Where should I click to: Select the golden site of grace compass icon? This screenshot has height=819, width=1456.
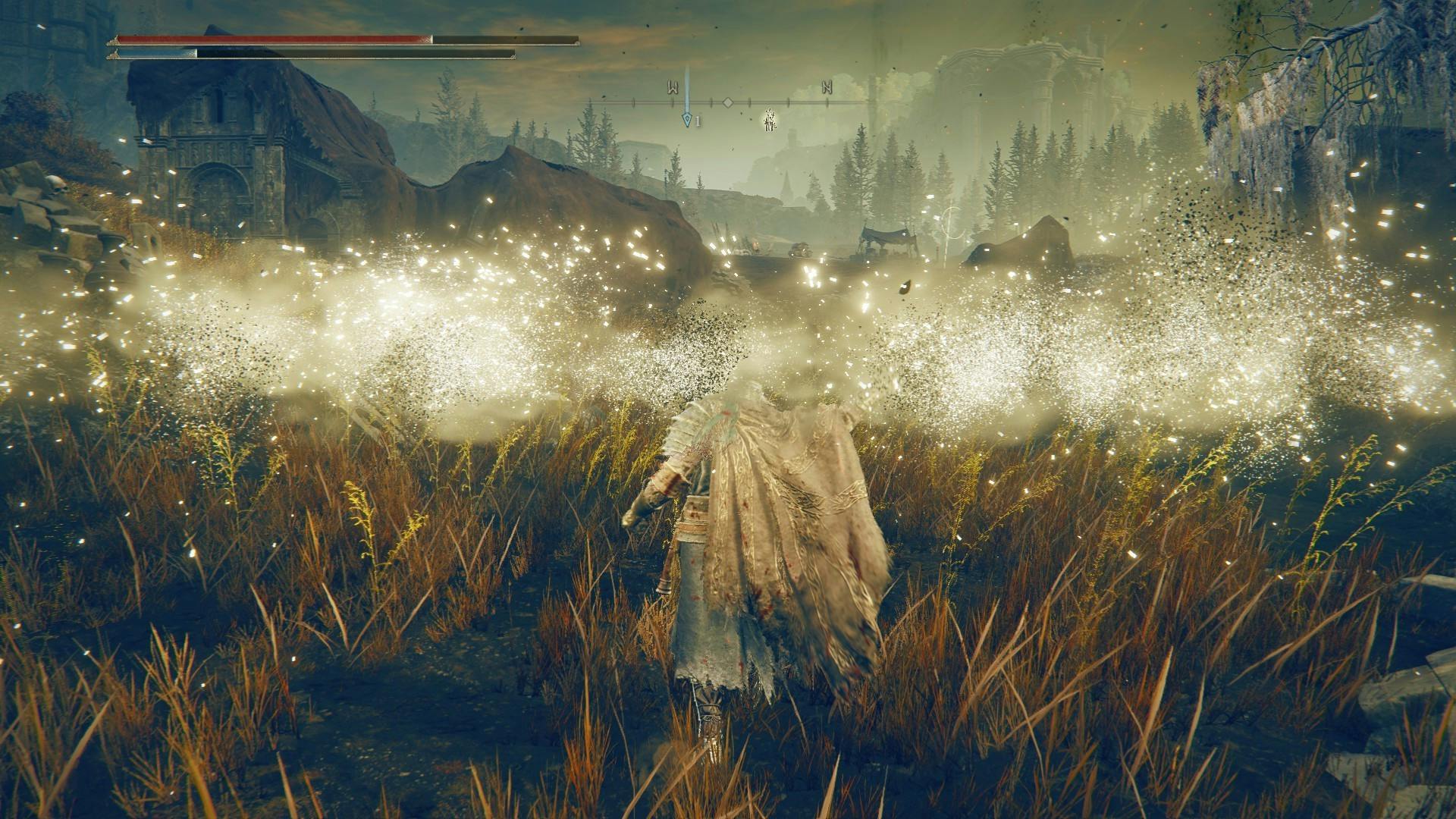point(769,120)
